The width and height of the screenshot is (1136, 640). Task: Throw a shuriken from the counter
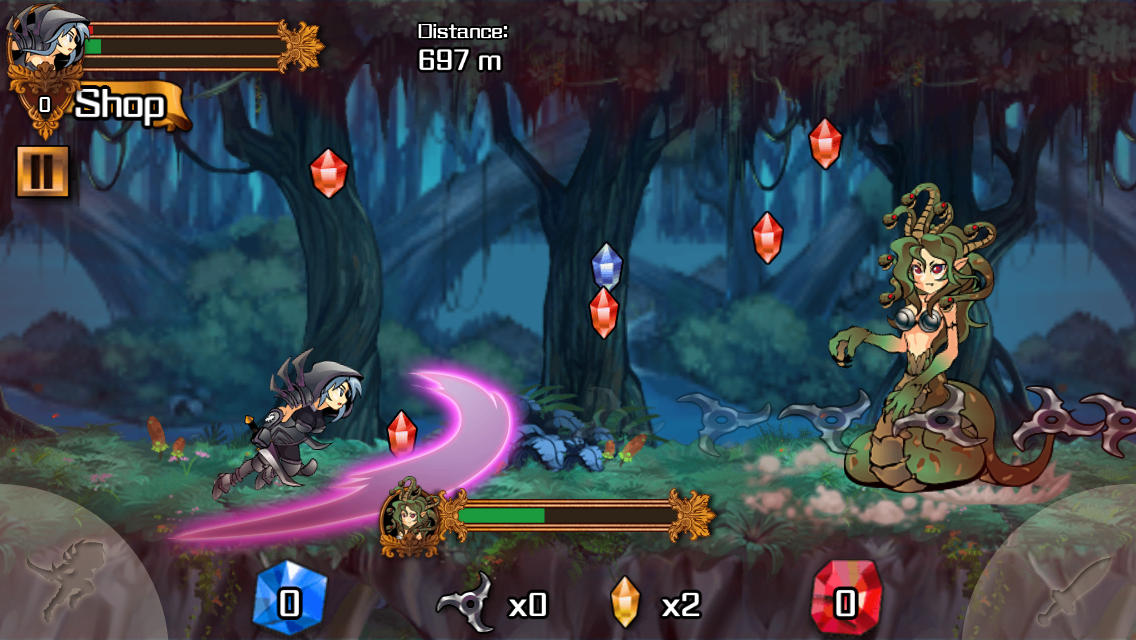467,602
